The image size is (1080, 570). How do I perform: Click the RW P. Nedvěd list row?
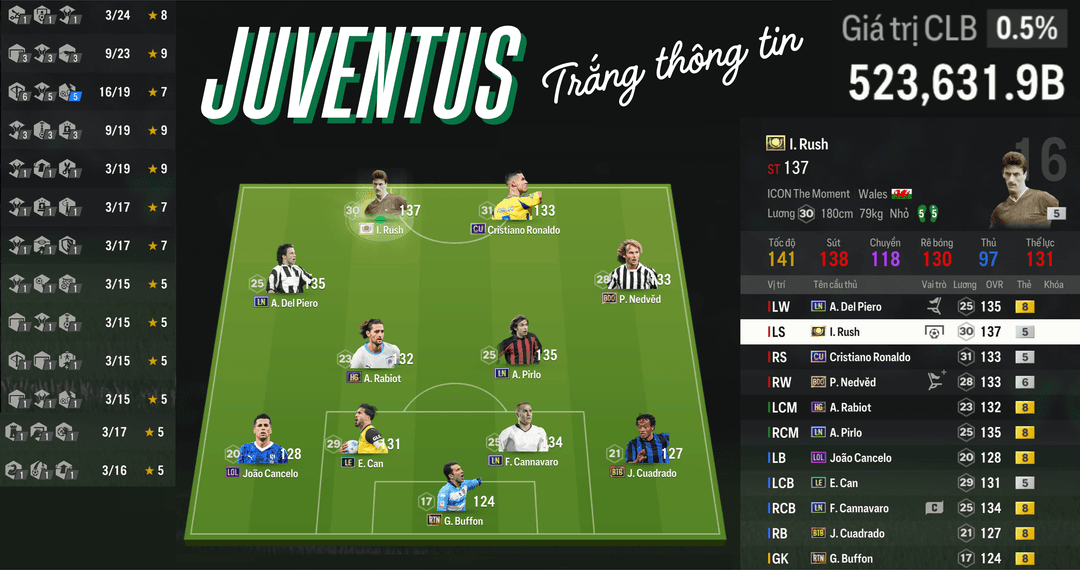pos(909,382)
